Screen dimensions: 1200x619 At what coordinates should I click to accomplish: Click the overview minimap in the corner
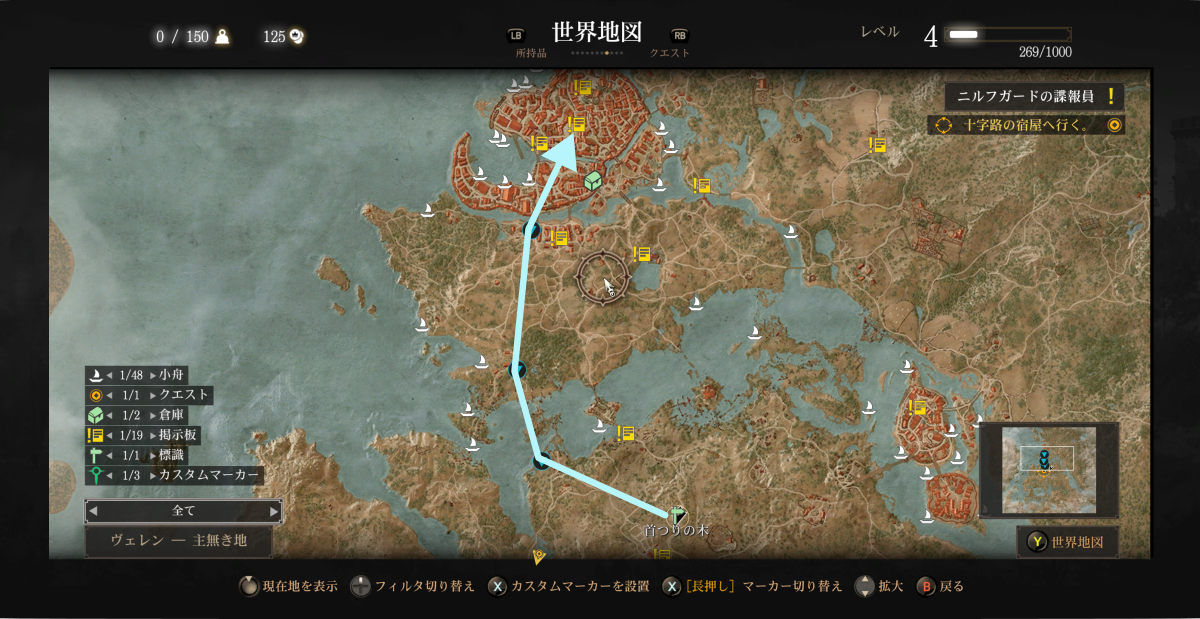coord(1048,469)
